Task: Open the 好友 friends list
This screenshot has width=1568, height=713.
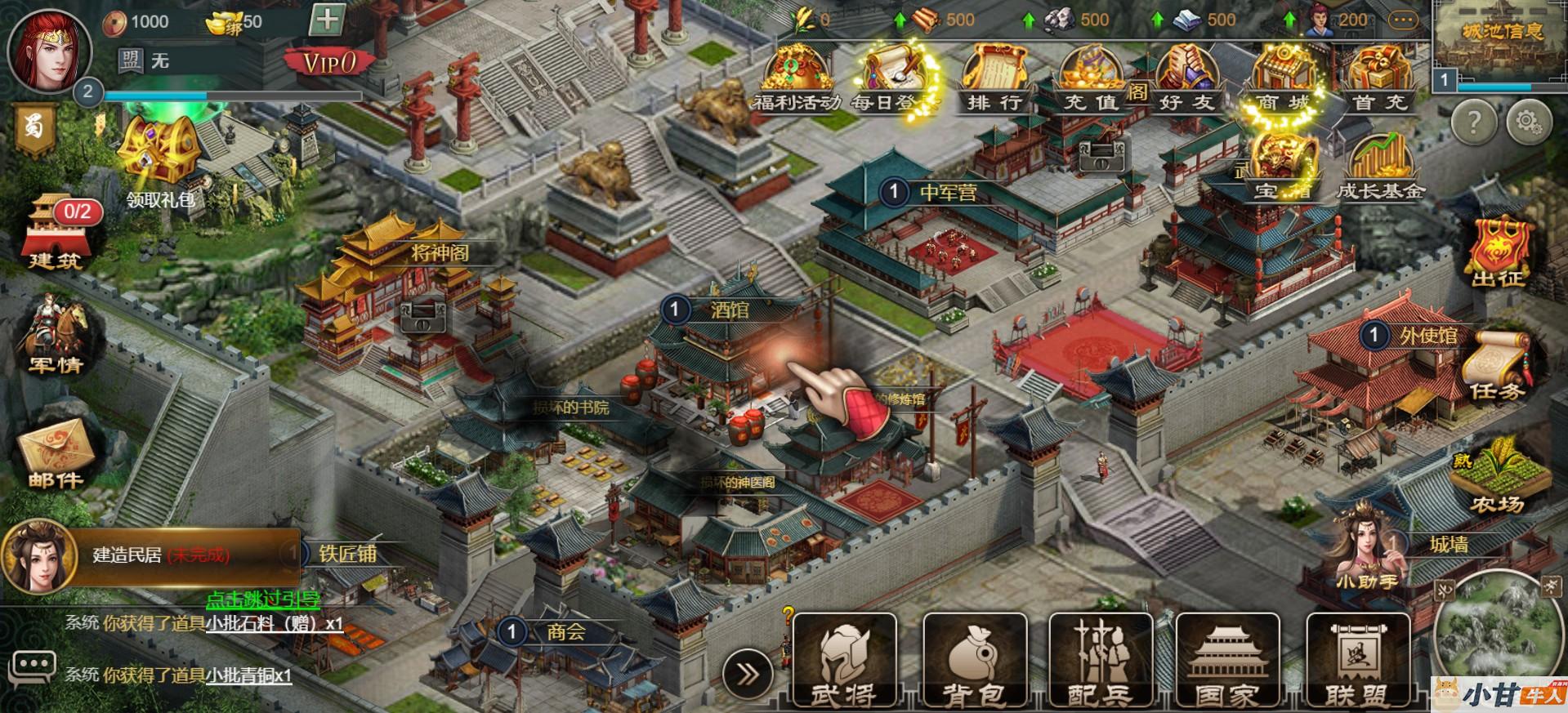Action: [1186, 78]
